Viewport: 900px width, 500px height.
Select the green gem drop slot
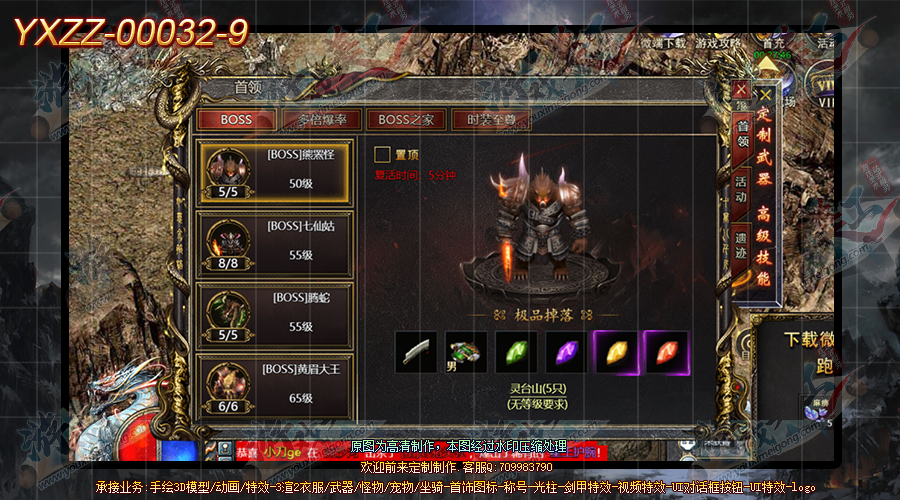click(515, 352)
